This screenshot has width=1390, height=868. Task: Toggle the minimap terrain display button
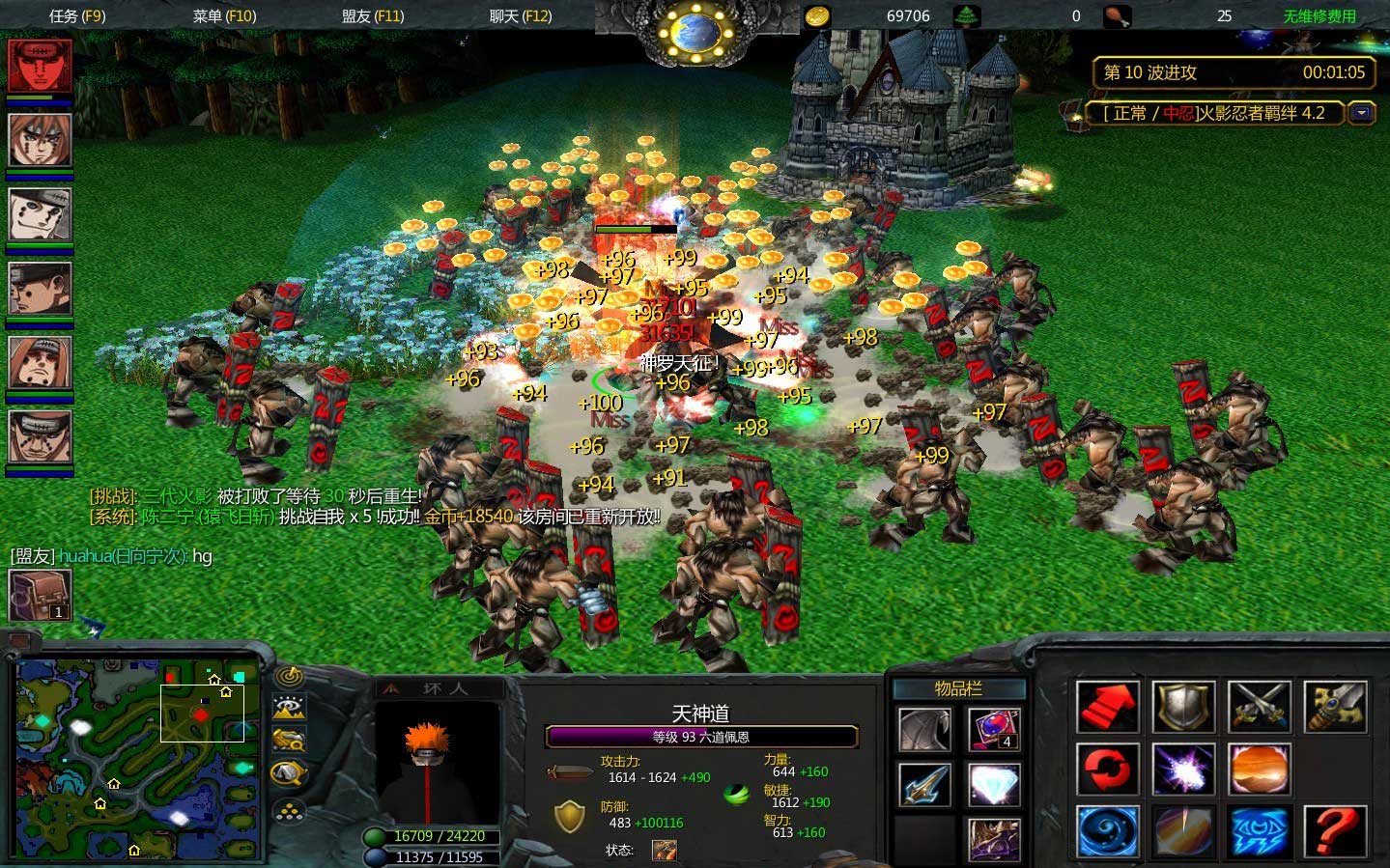tap(289, 709)
